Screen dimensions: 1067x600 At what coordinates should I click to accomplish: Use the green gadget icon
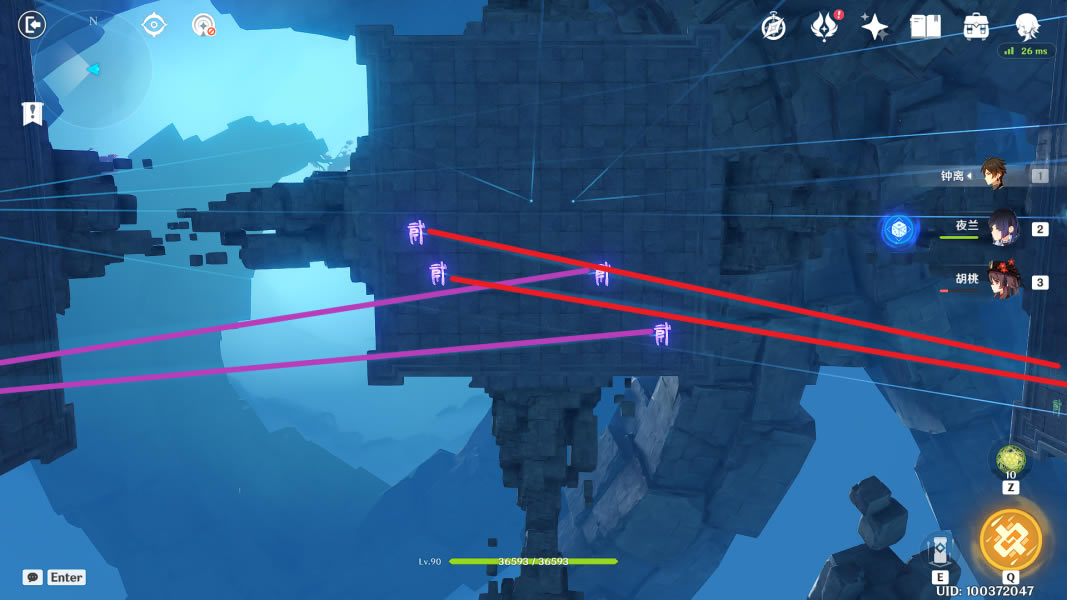pyautogui.click(x=1010, y=460)
